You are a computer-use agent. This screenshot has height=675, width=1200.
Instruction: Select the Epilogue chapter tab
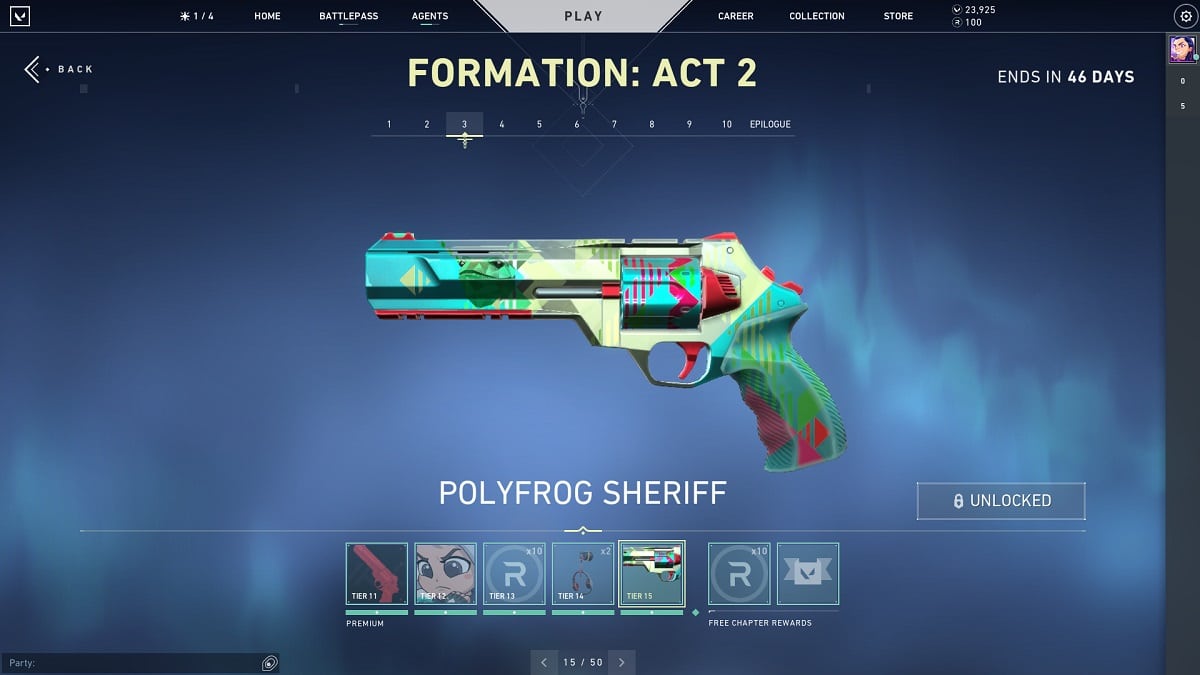pyautogui.click(x=770, y=124)
